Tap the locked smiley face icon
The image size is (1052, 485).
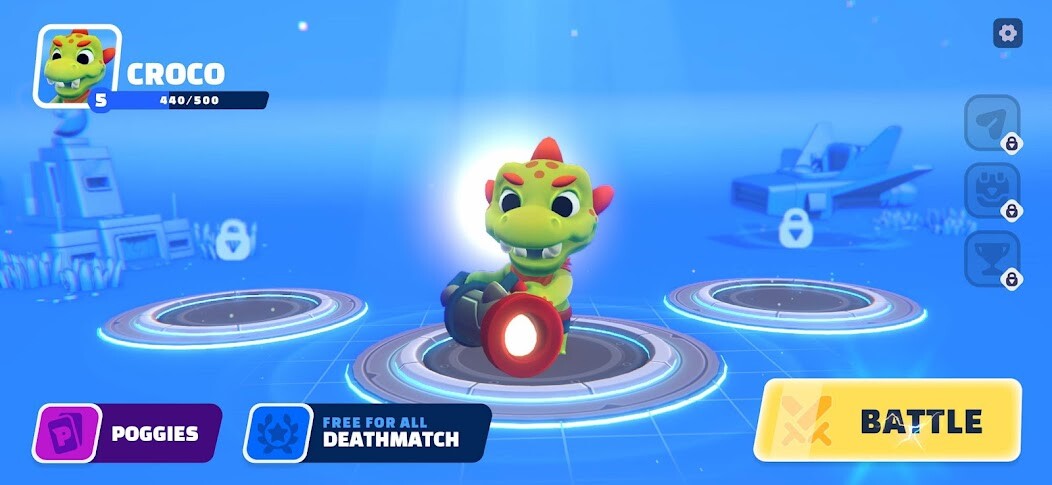991,190
